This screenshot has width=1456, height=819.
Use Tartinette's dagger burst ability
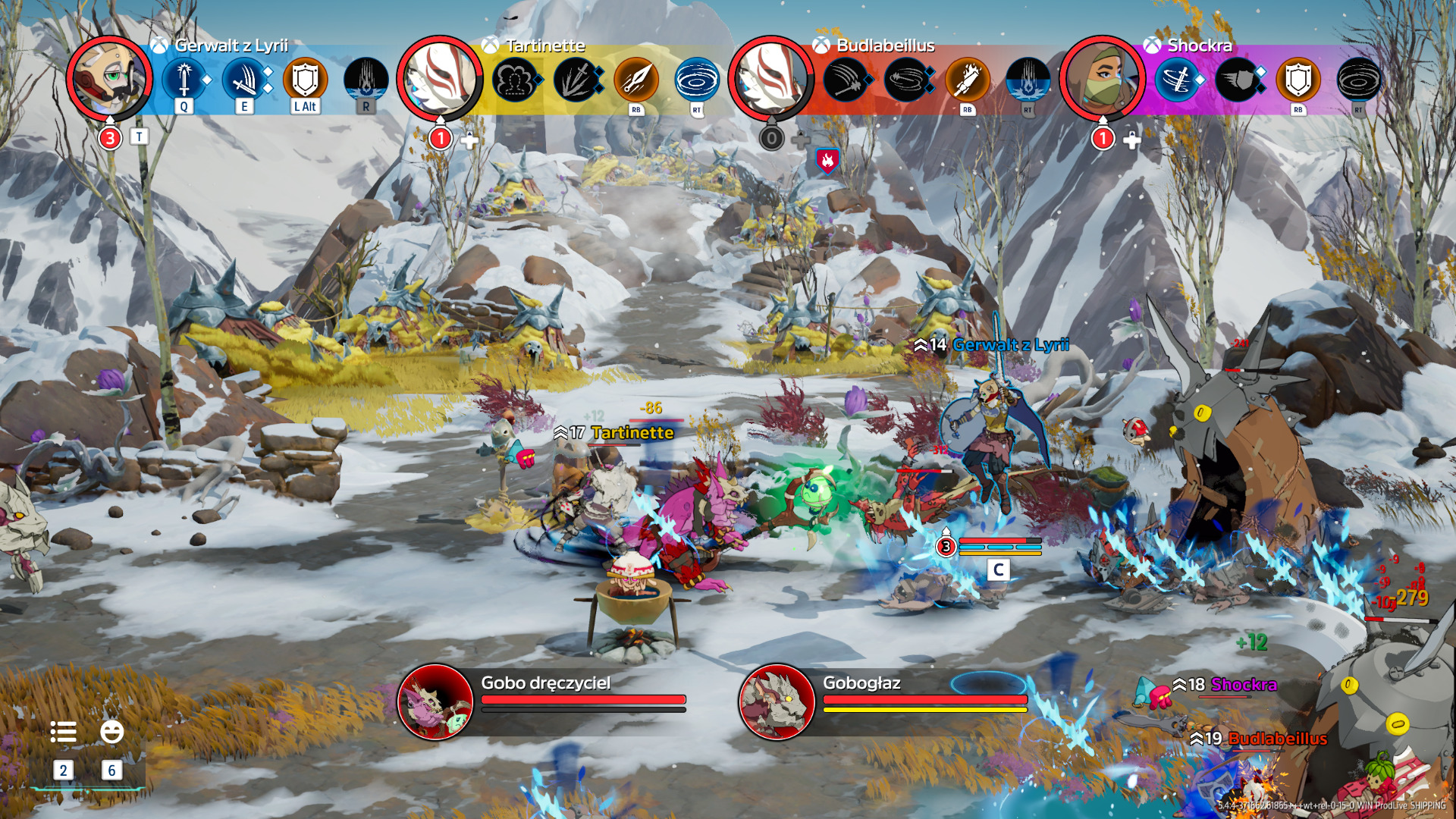(x=576, y=79)
